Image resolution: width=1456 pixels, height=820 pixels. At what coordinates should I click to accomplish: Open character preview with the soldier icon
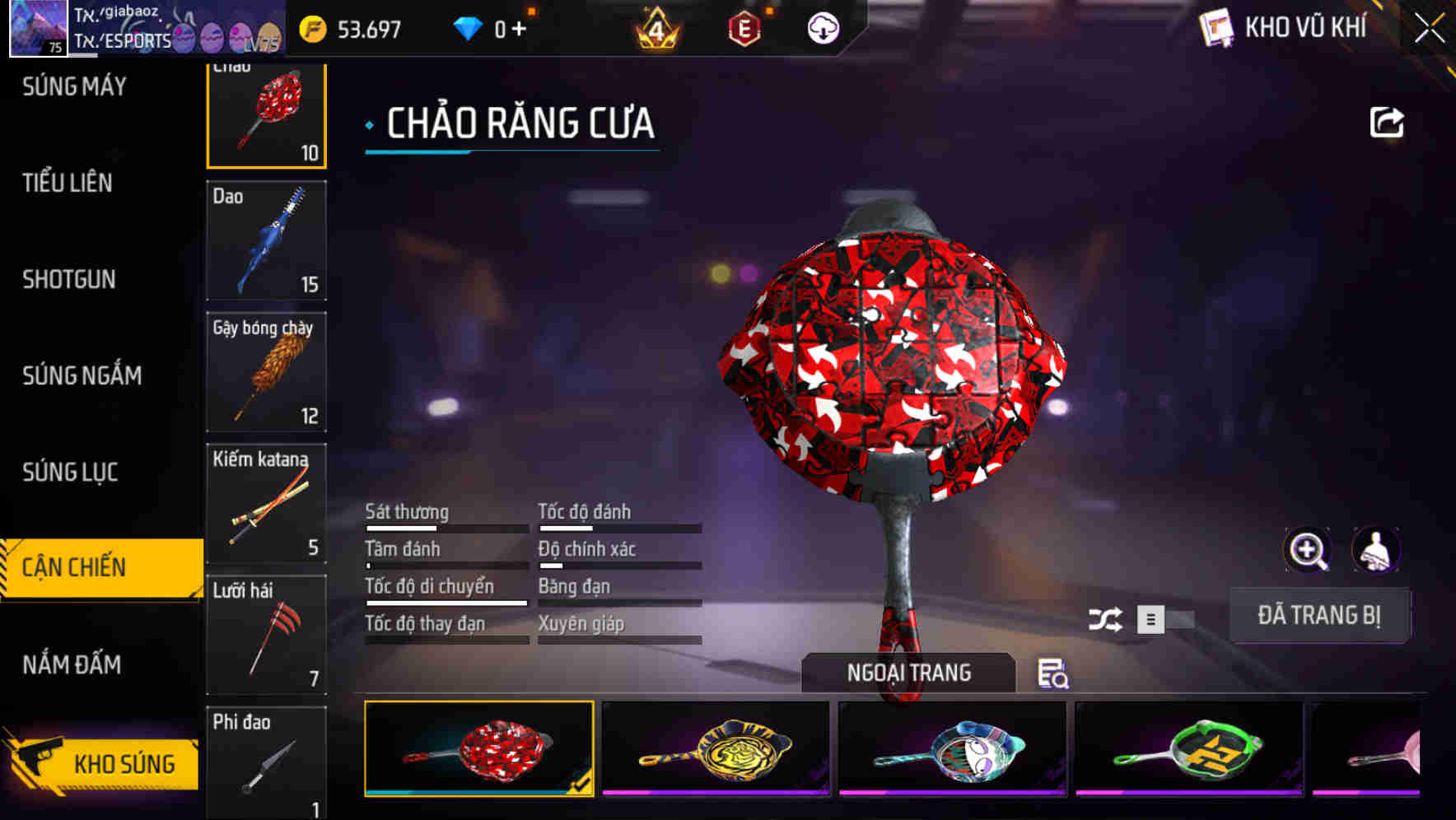tap(1374, 548)
